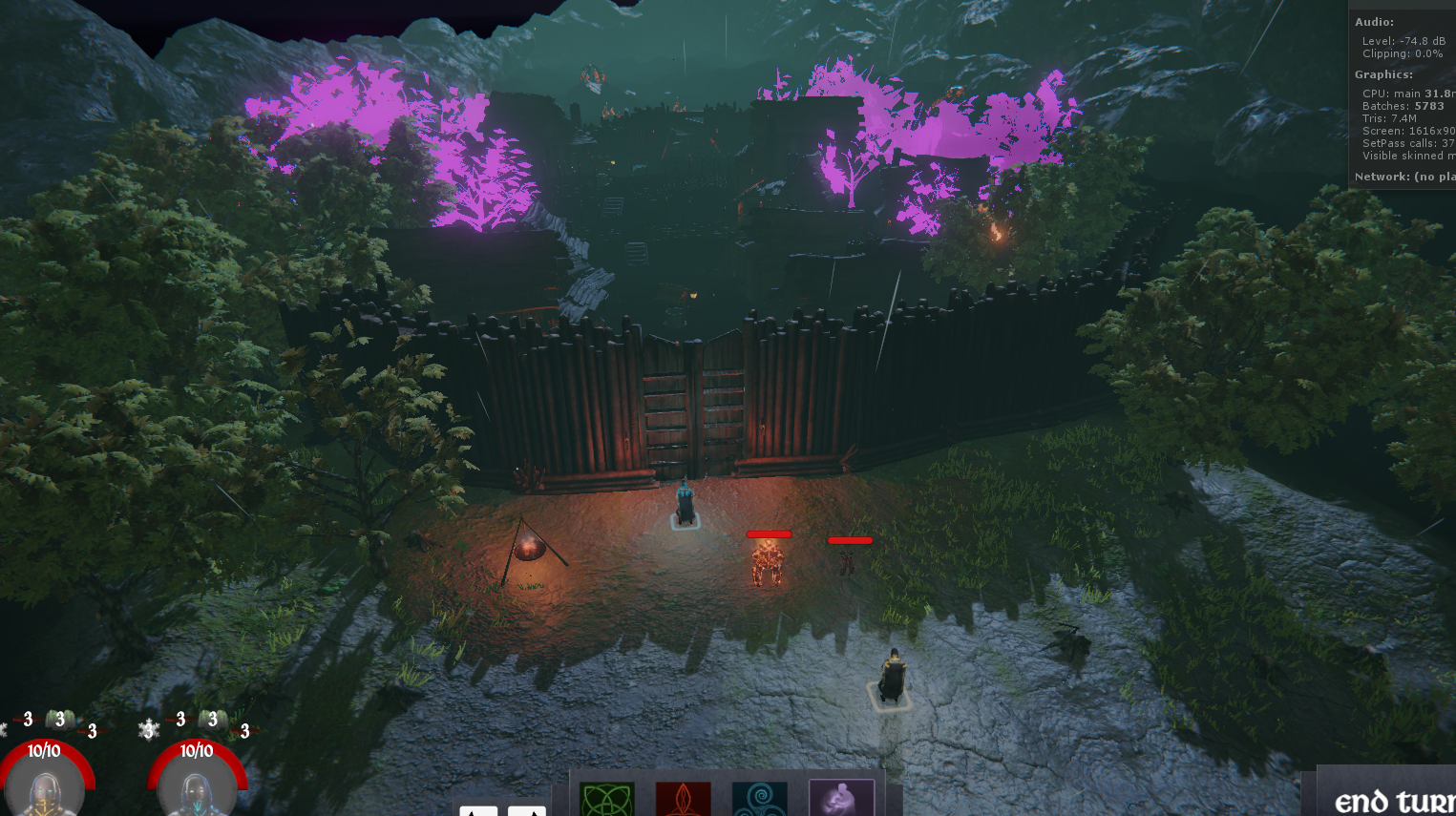Select the purple spirit figure ability
This screenshot has height=816, width=1456.
841,798
